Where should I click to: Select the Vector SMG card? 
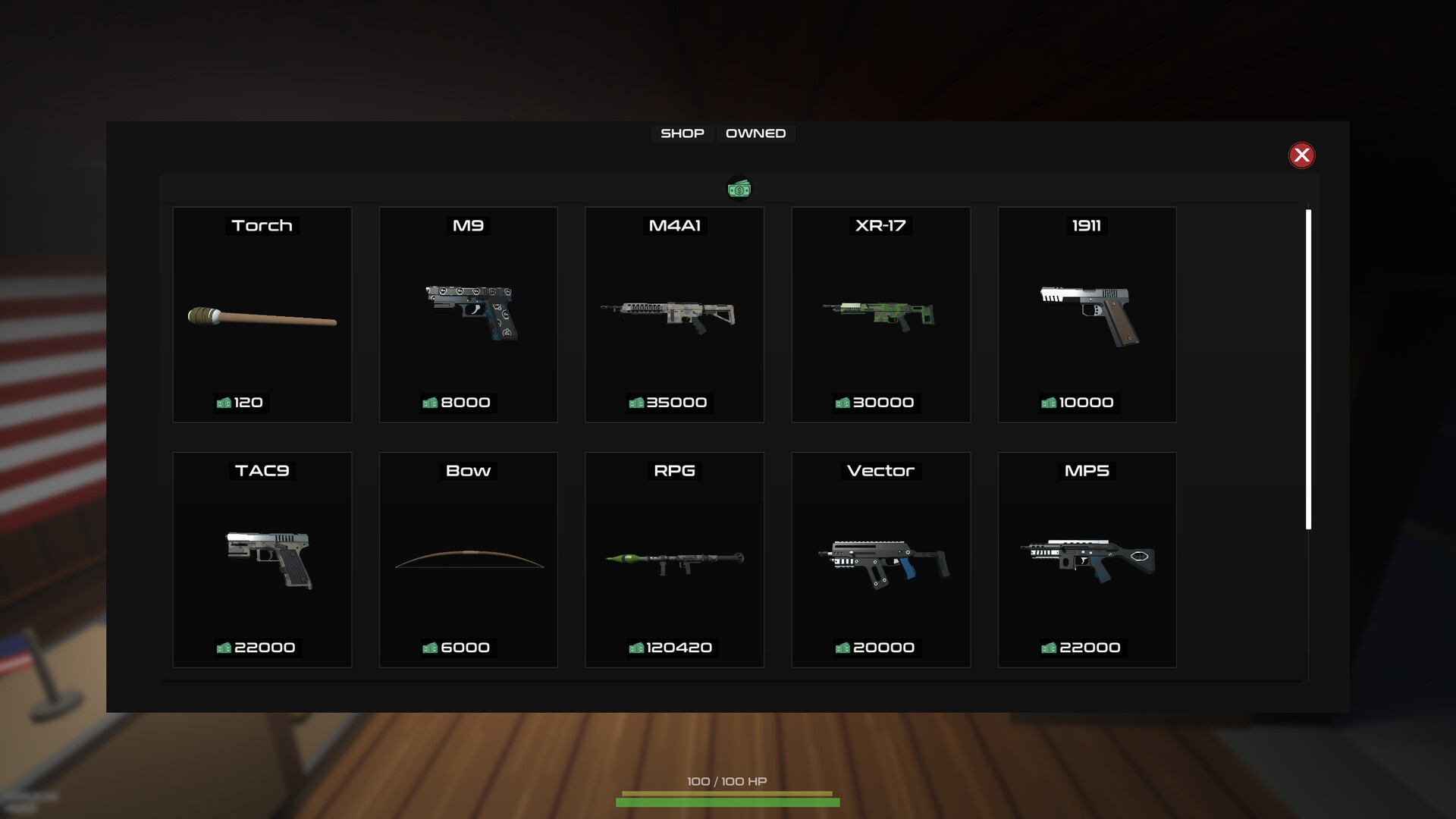click(880, 560)
